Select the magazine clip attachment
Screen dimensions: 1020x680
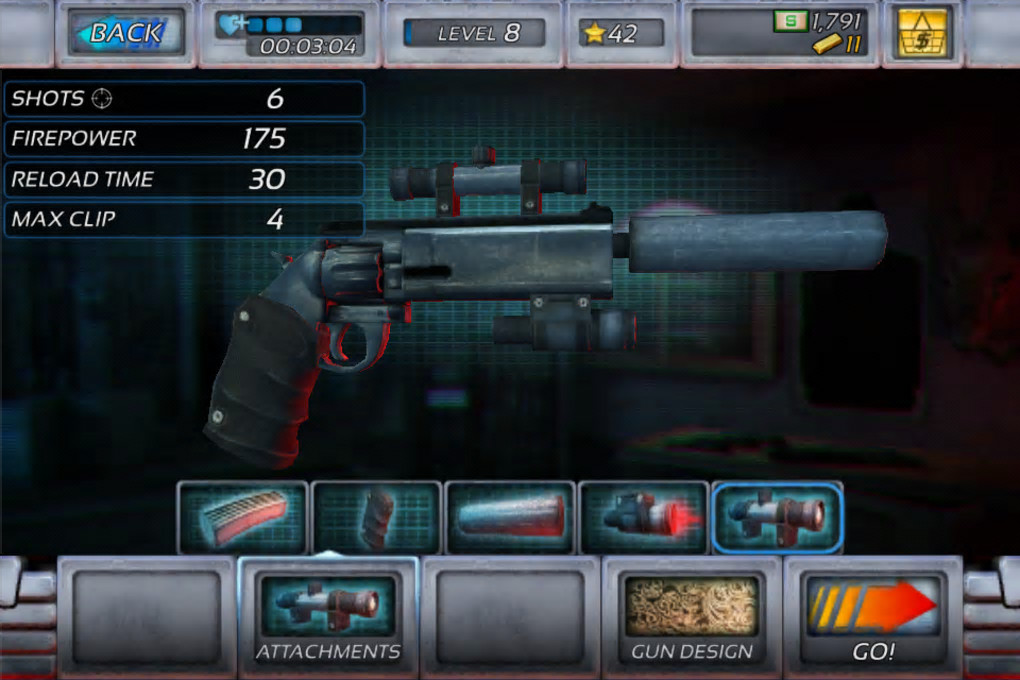click(x=243, y=517)
